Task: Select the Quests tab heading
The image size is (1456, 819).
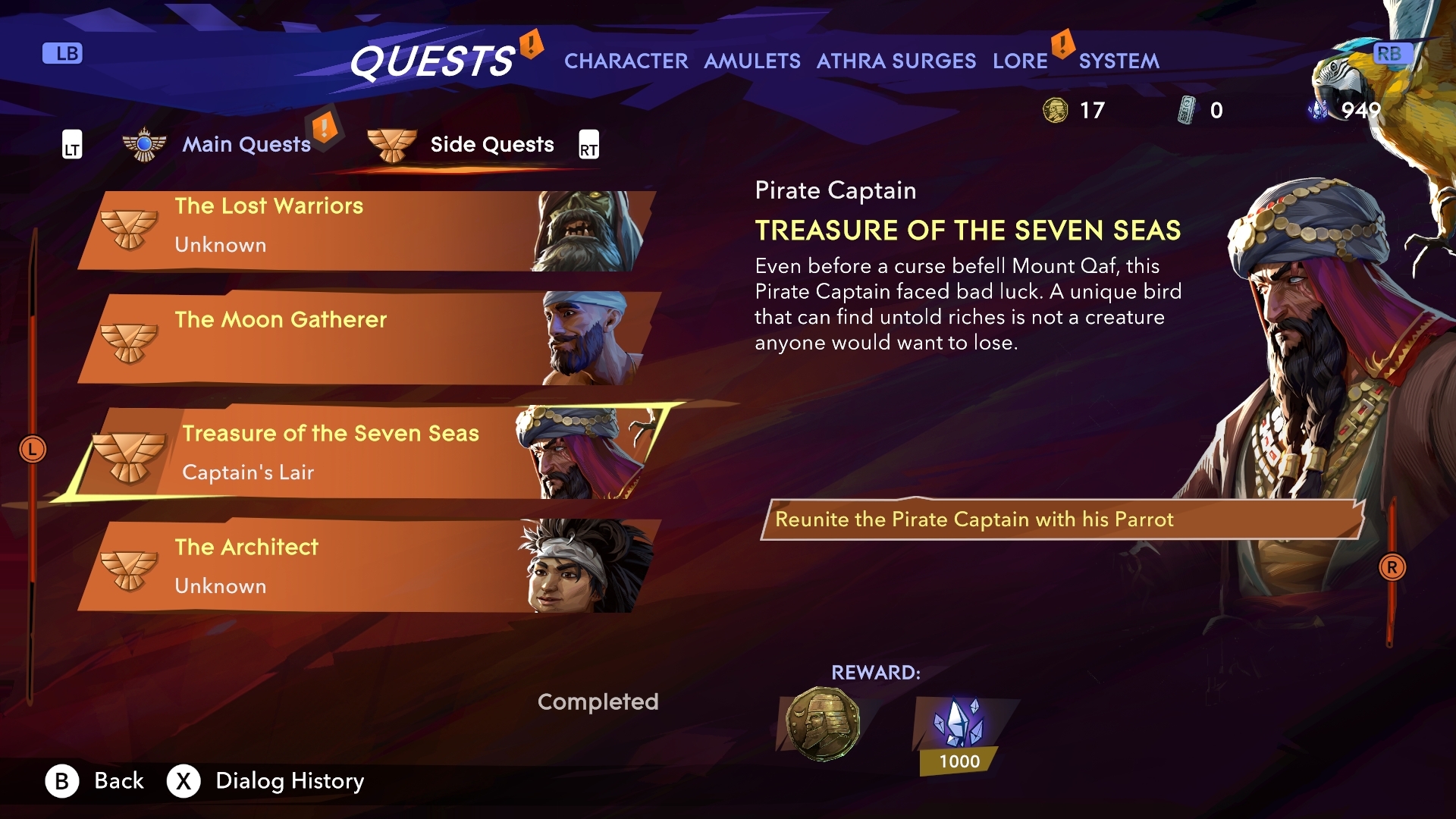Action: 431,61
